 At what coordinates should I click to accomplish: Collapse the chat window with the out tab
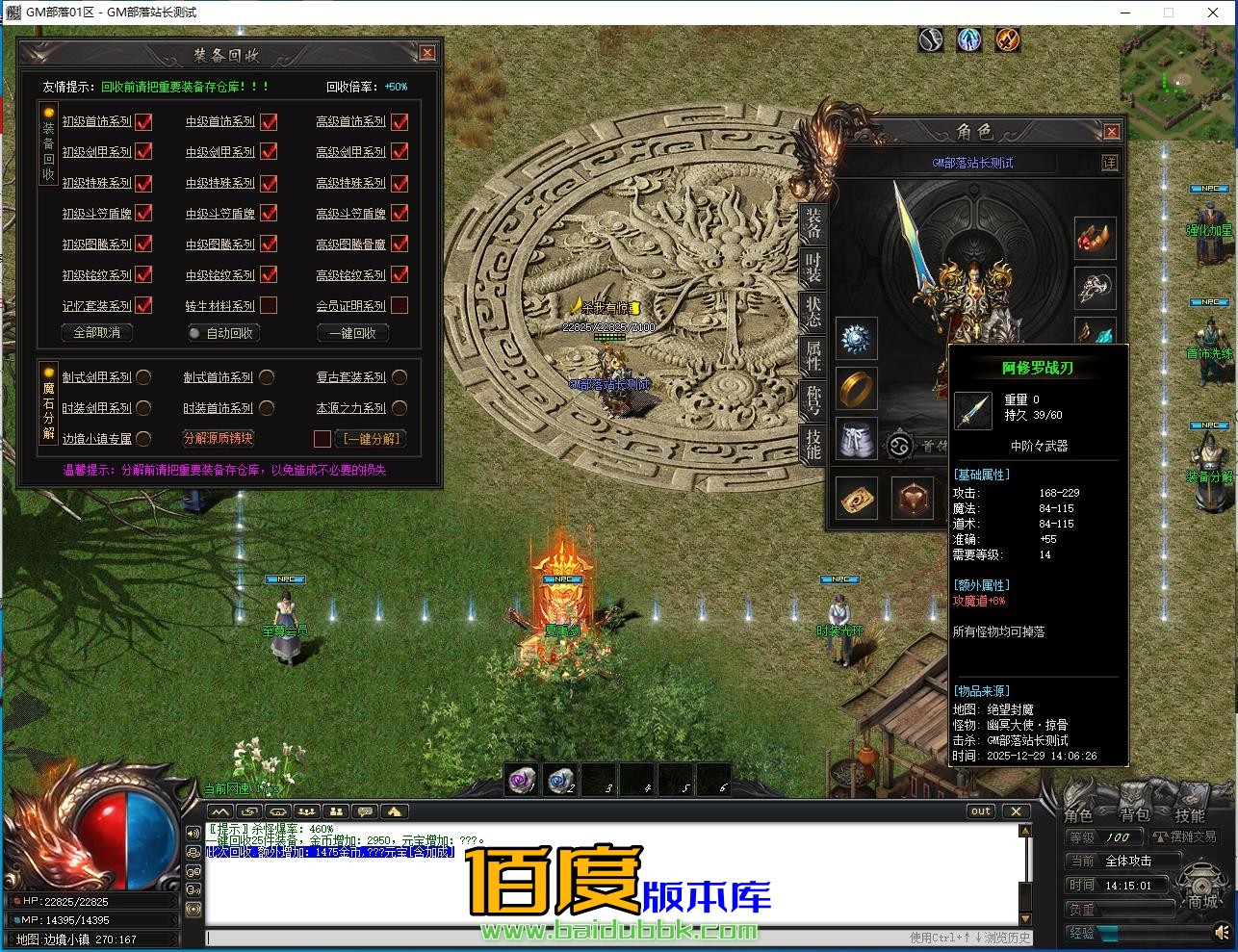(980, 810)
